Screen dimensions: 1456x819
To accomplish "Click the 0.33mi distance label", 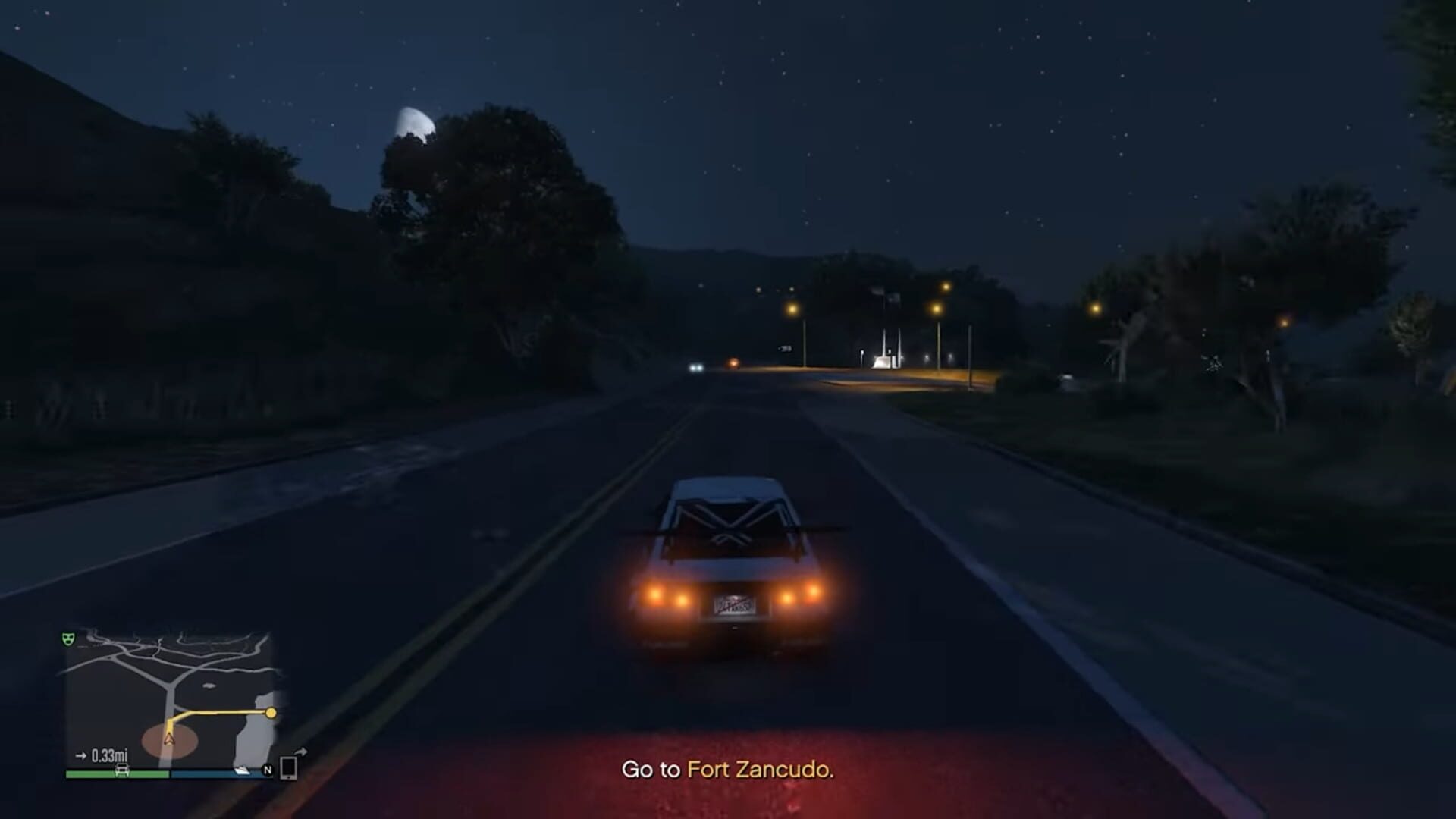I will 110,756.
